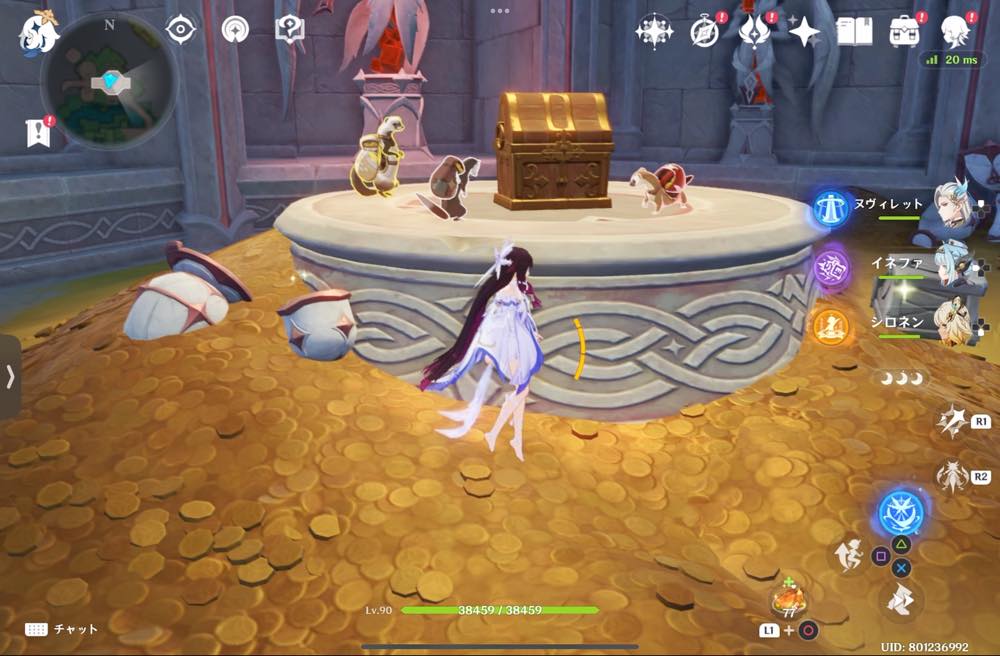The width and height of the screenshot is (1000, 656).
Task: Switch to party member ヌヴィレット
Action: [953, 204]
